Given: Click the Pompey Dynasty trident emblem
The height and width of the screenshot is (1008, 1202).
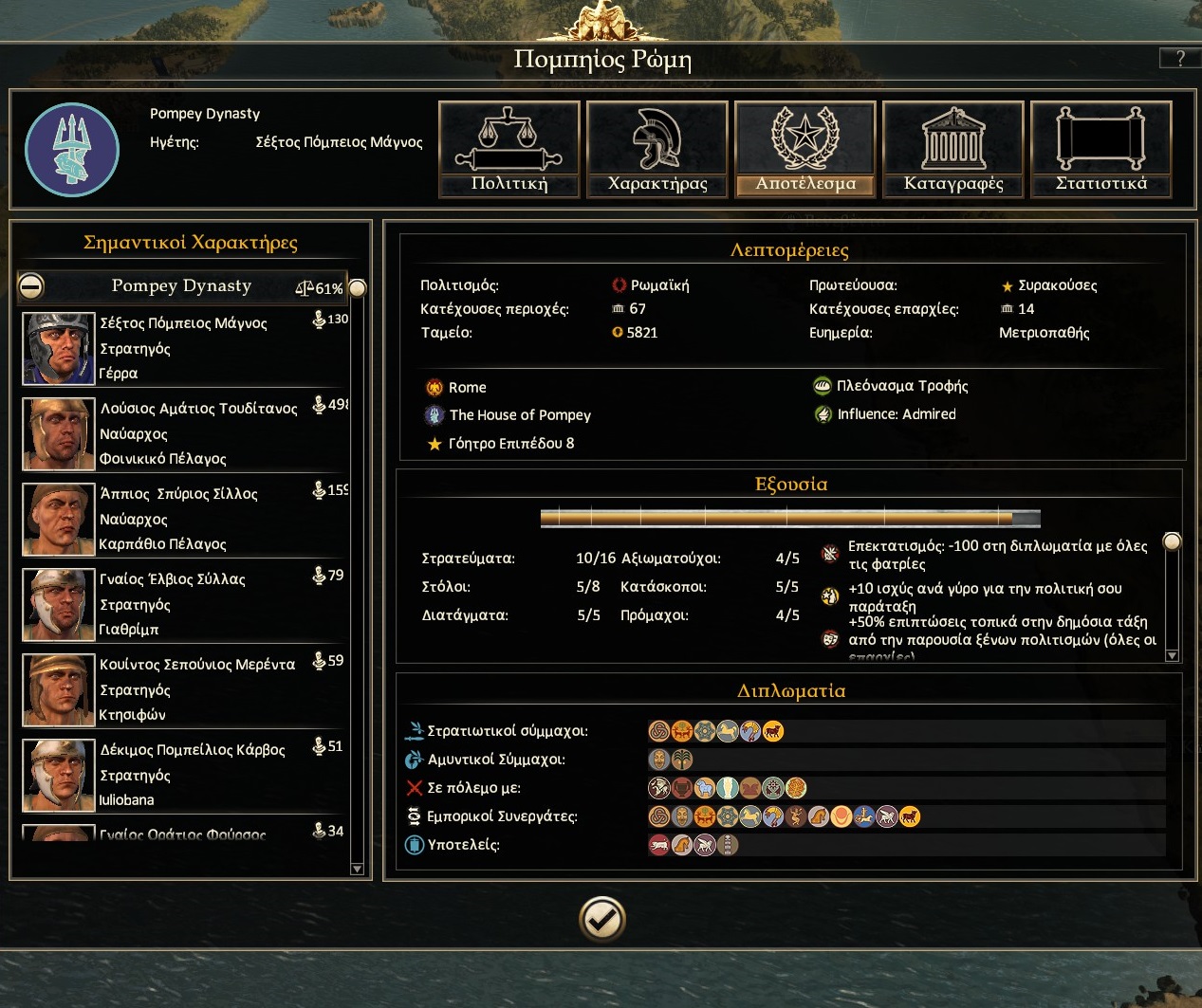Looking at the screenshot, I should point(72,150).
